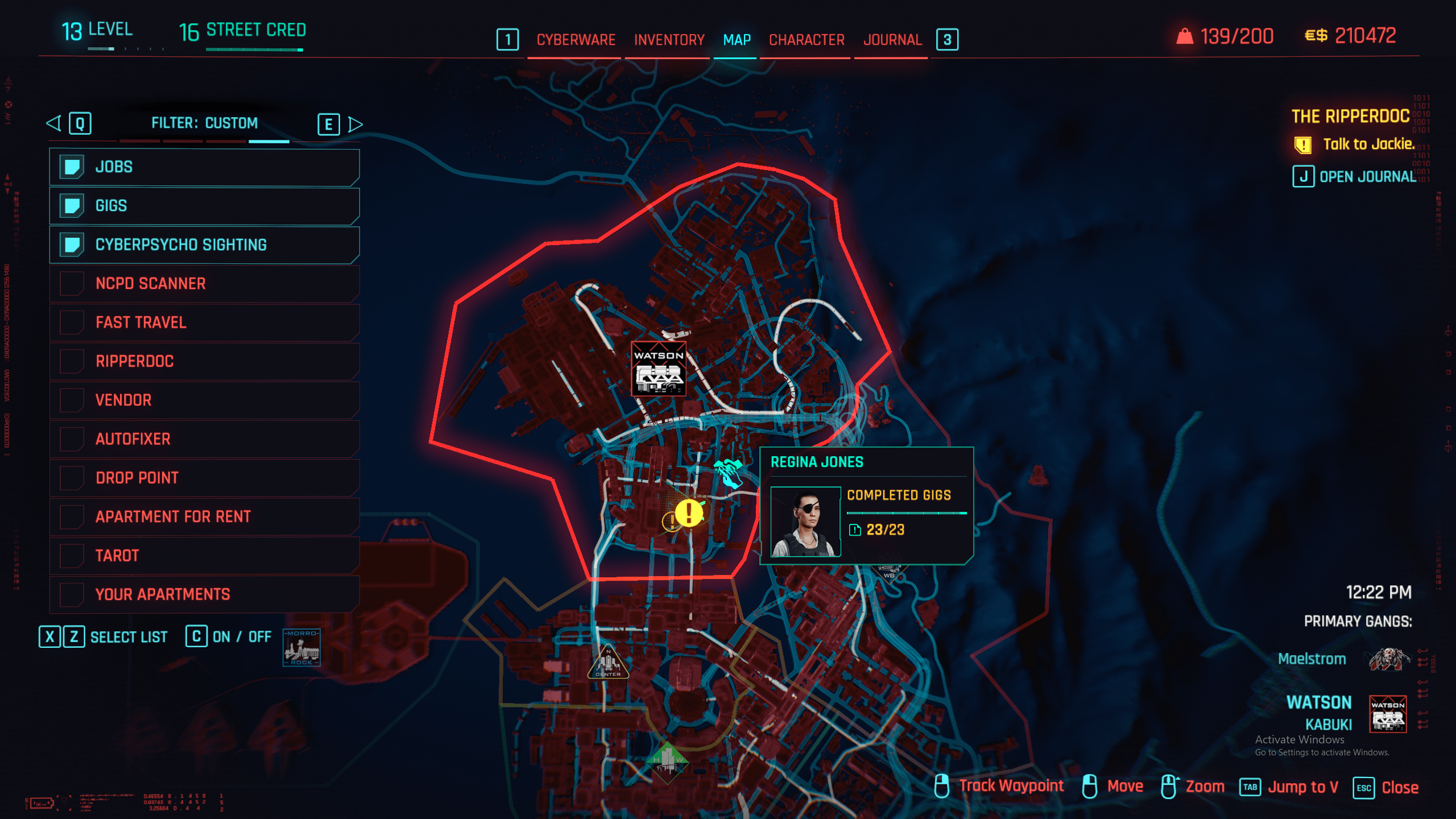Open the Journal tab
The image size is (1456, 819).
tap(892, 40)
